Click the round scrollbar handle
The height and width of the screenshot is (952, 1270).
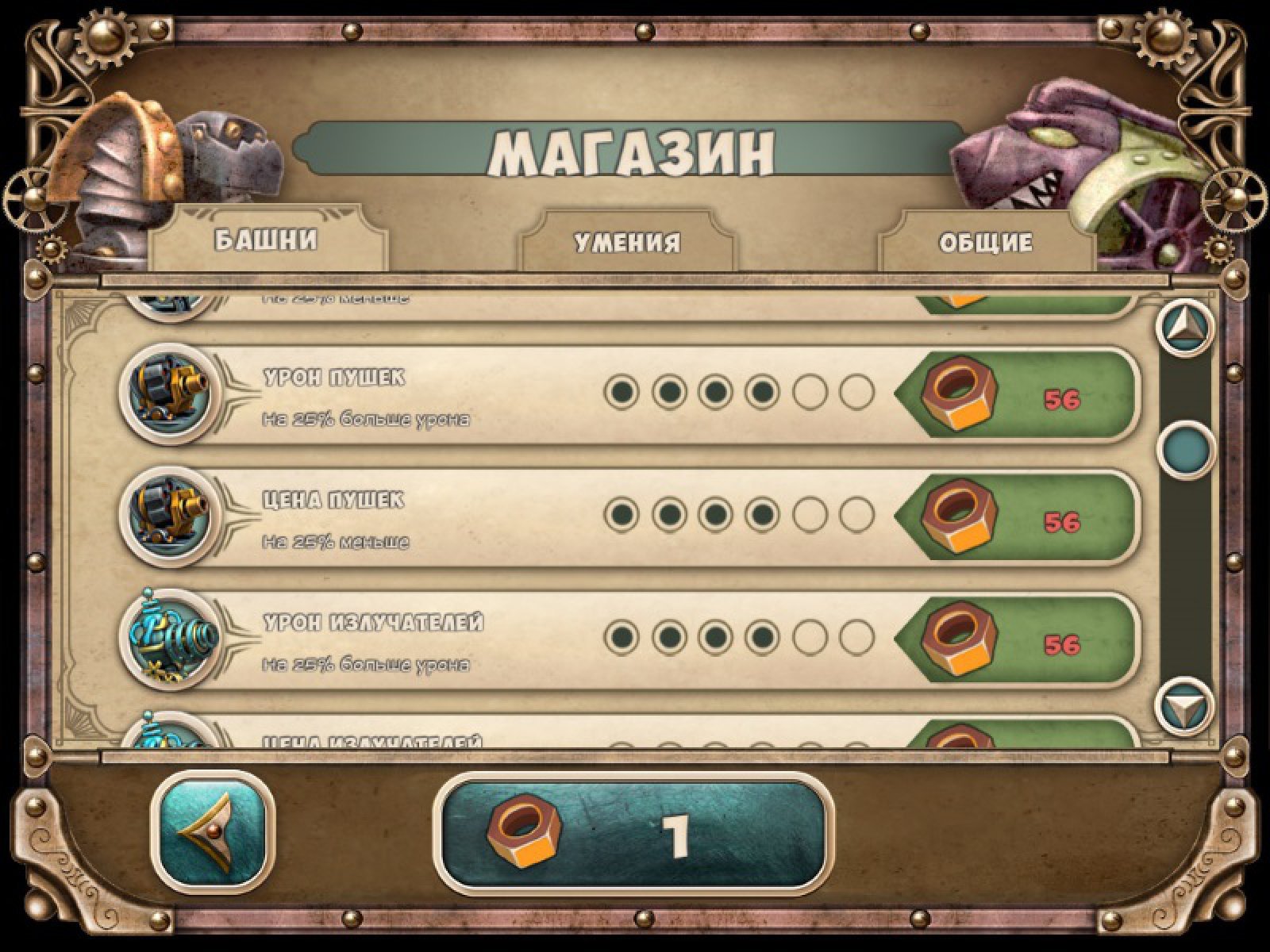click(x=1186, y=449)
